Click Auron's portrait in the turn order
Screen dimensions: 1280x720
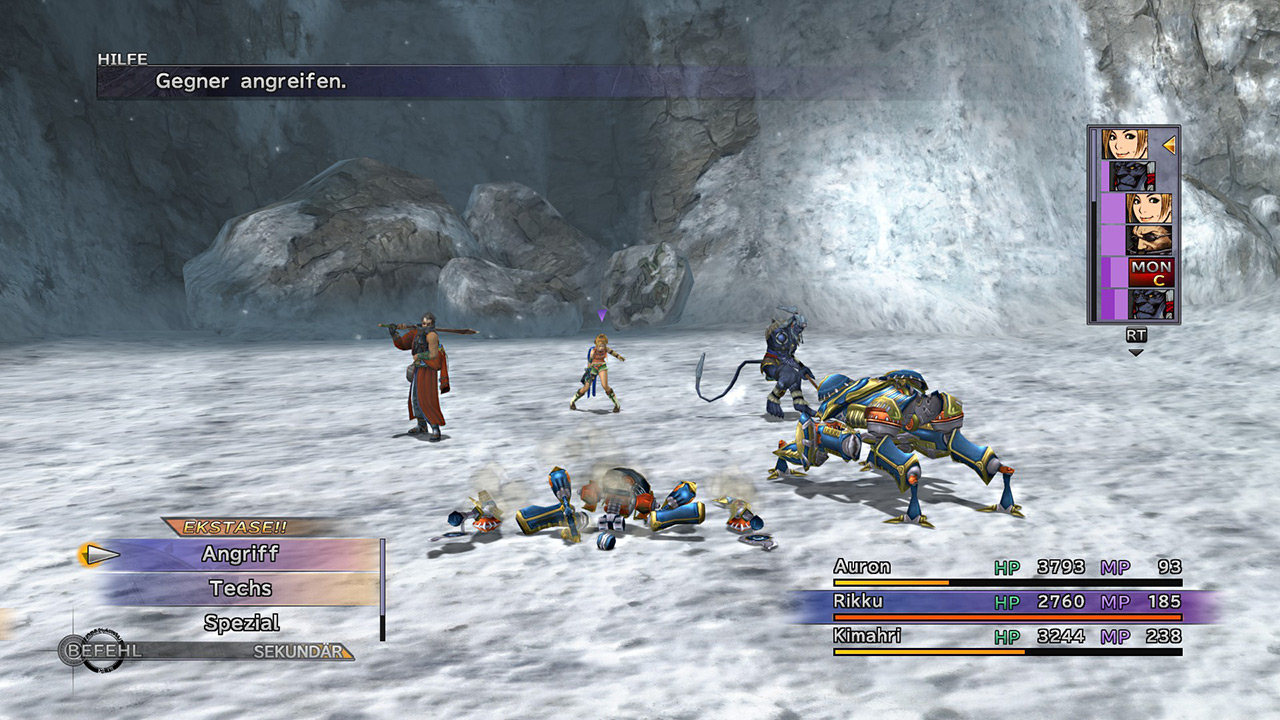(1148, 240)
